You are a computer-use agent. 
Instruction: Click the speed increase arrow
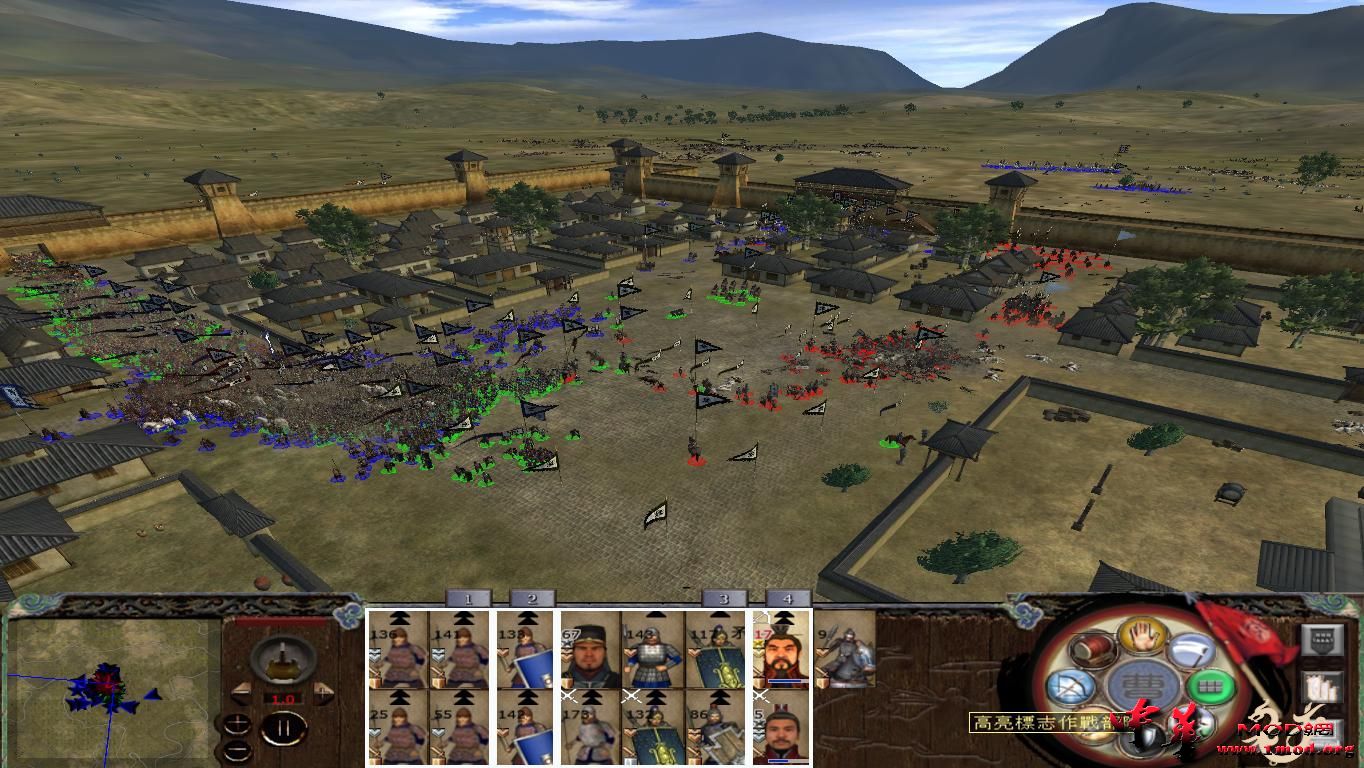coord(323,691)
